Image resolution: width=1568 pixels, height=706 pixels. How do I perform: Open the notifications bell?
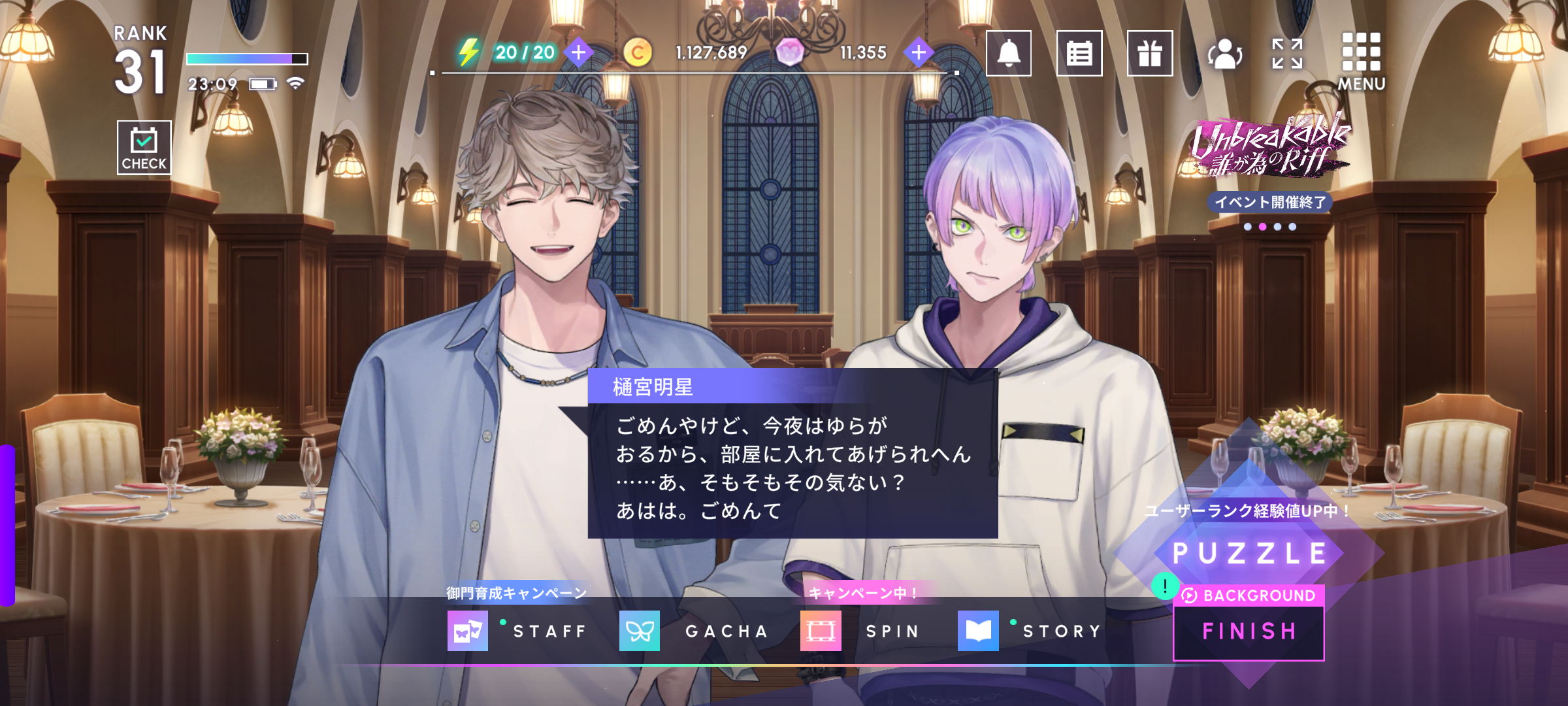tap(1008, 54)
